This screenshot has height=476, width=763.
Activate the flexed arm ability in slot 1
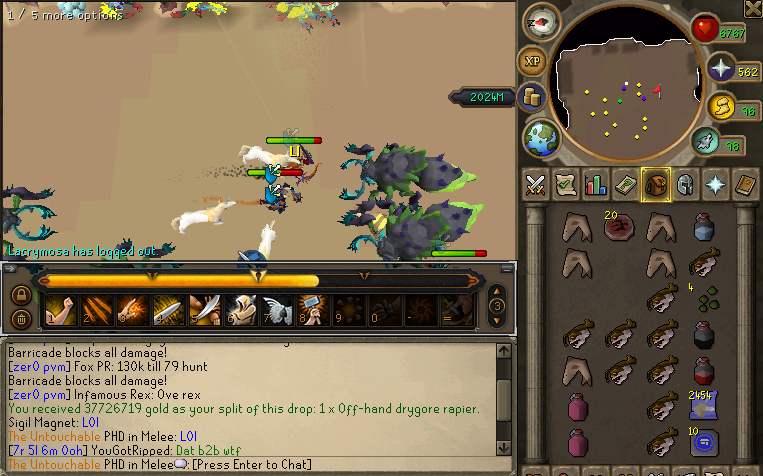[x=62, y=311]
